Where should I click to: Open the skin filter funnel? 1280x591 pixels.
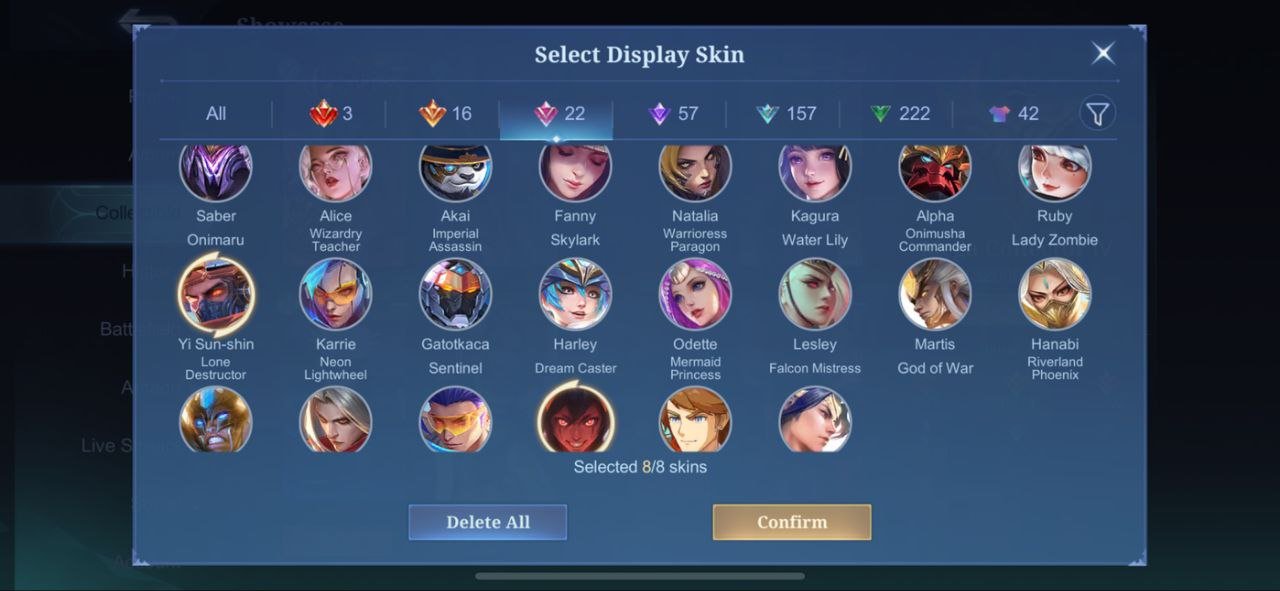coord(1097,114)
